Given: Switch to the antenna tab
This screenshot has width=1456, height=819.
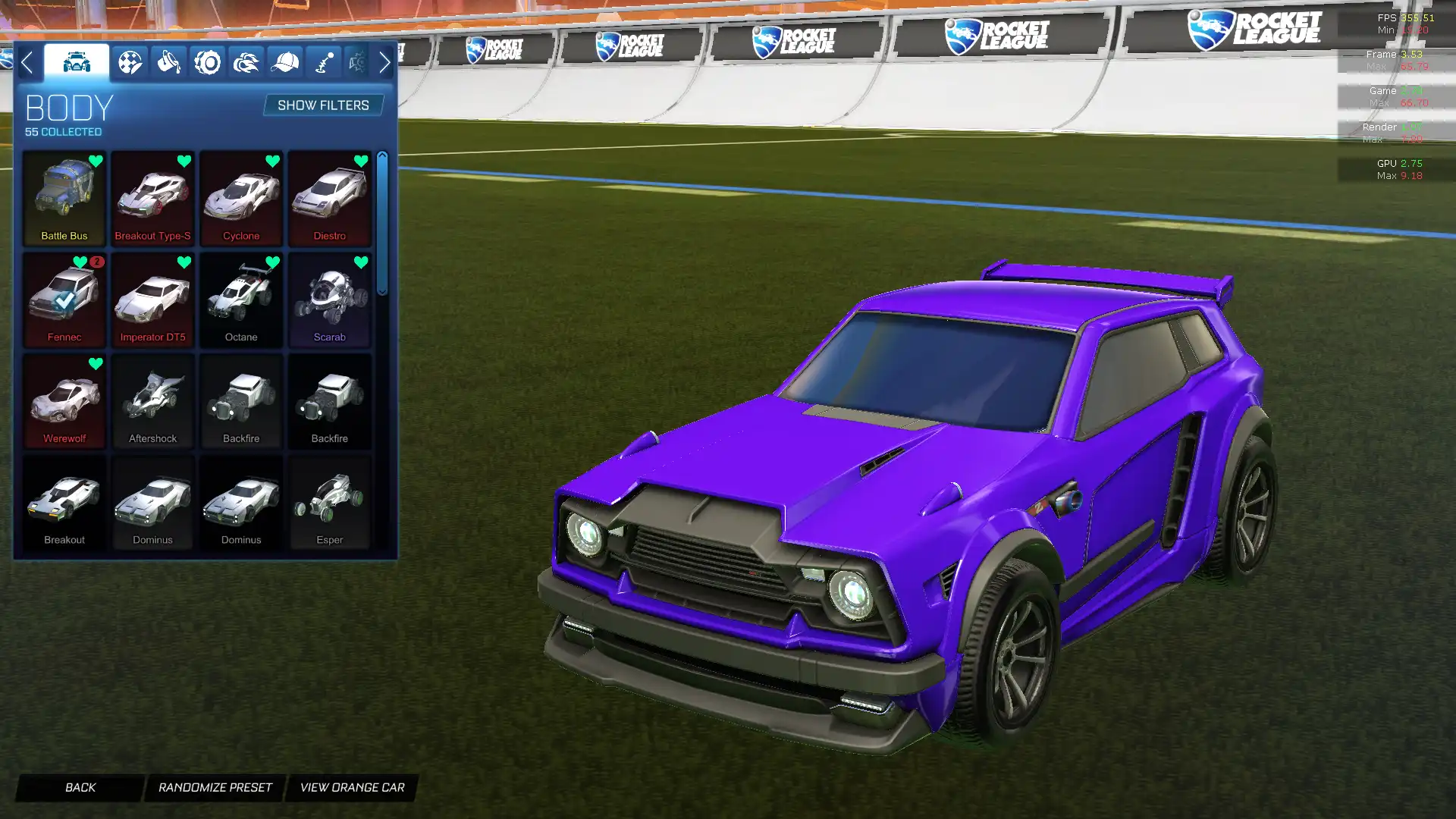Looking at the screenshot, I should [x=324, y=62].
